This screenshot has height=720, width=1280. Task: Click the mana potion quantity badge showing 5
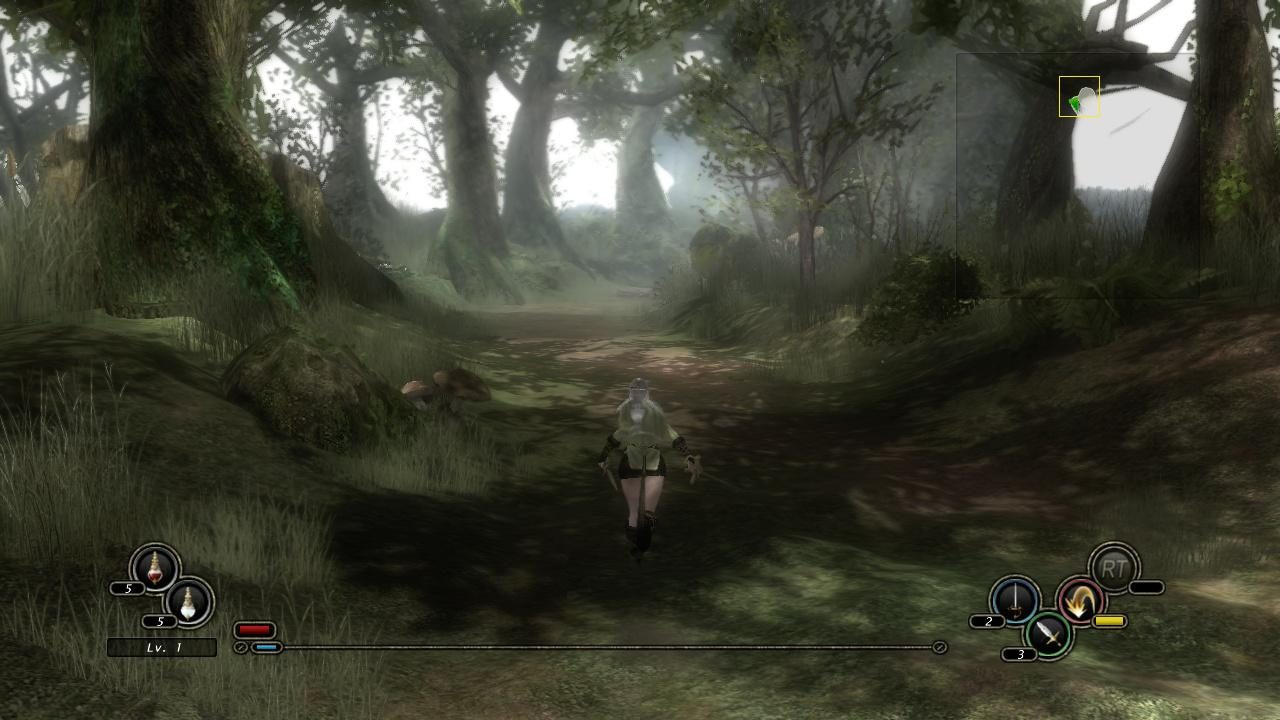[x=160, y=622]
